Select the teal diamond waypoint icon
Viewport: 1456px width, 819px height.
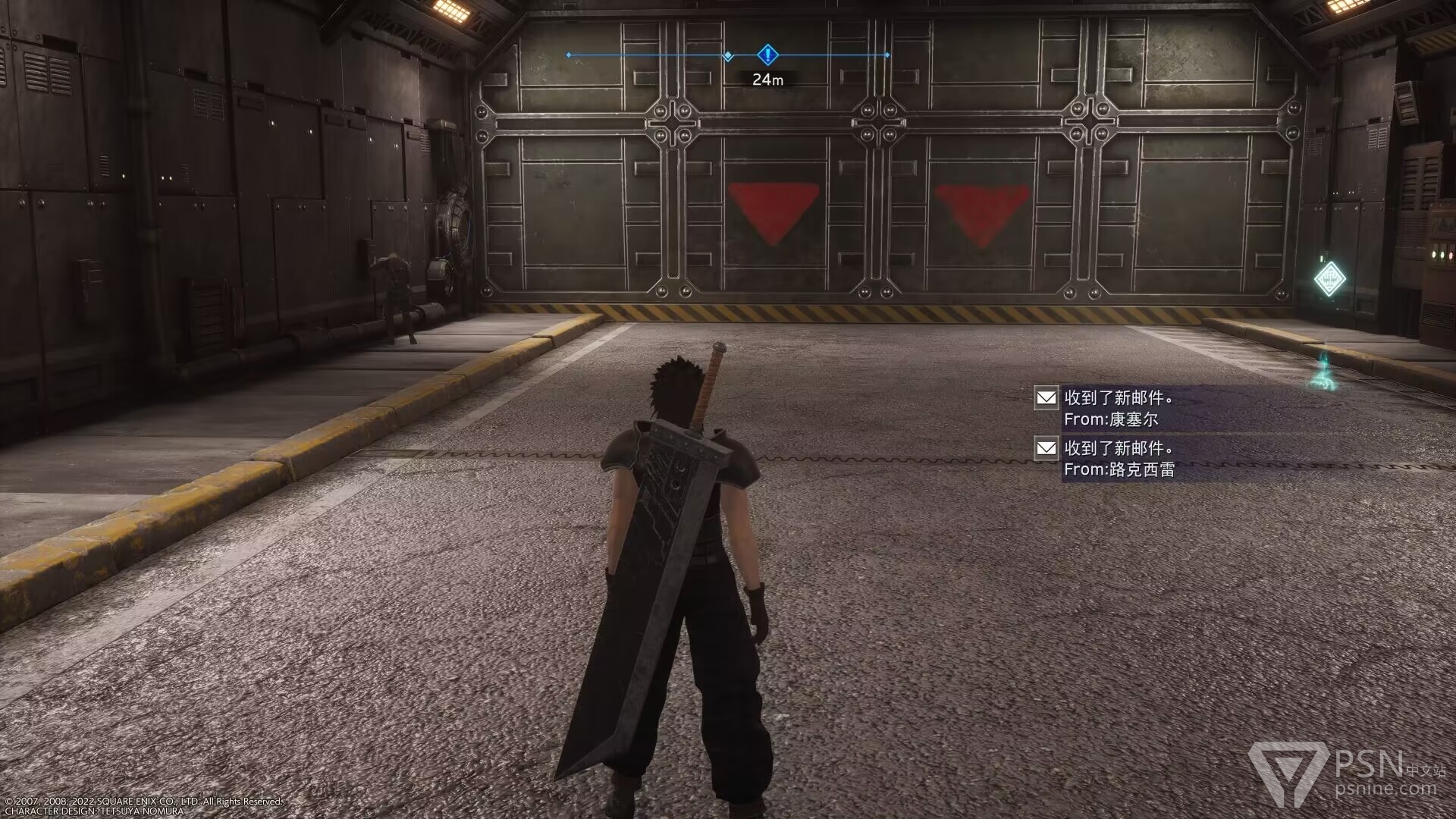(x=1329, y=279)
